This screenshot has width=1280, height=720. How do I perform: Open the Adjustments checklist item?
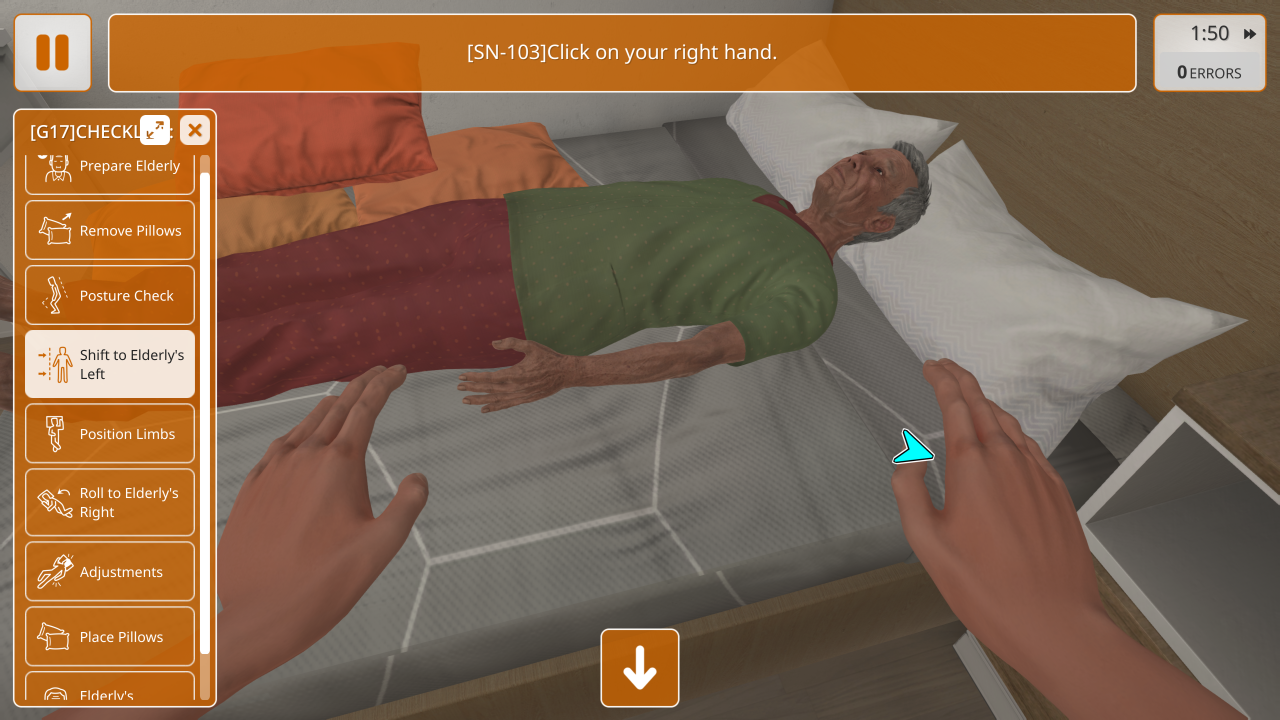(x=110, y=572)
